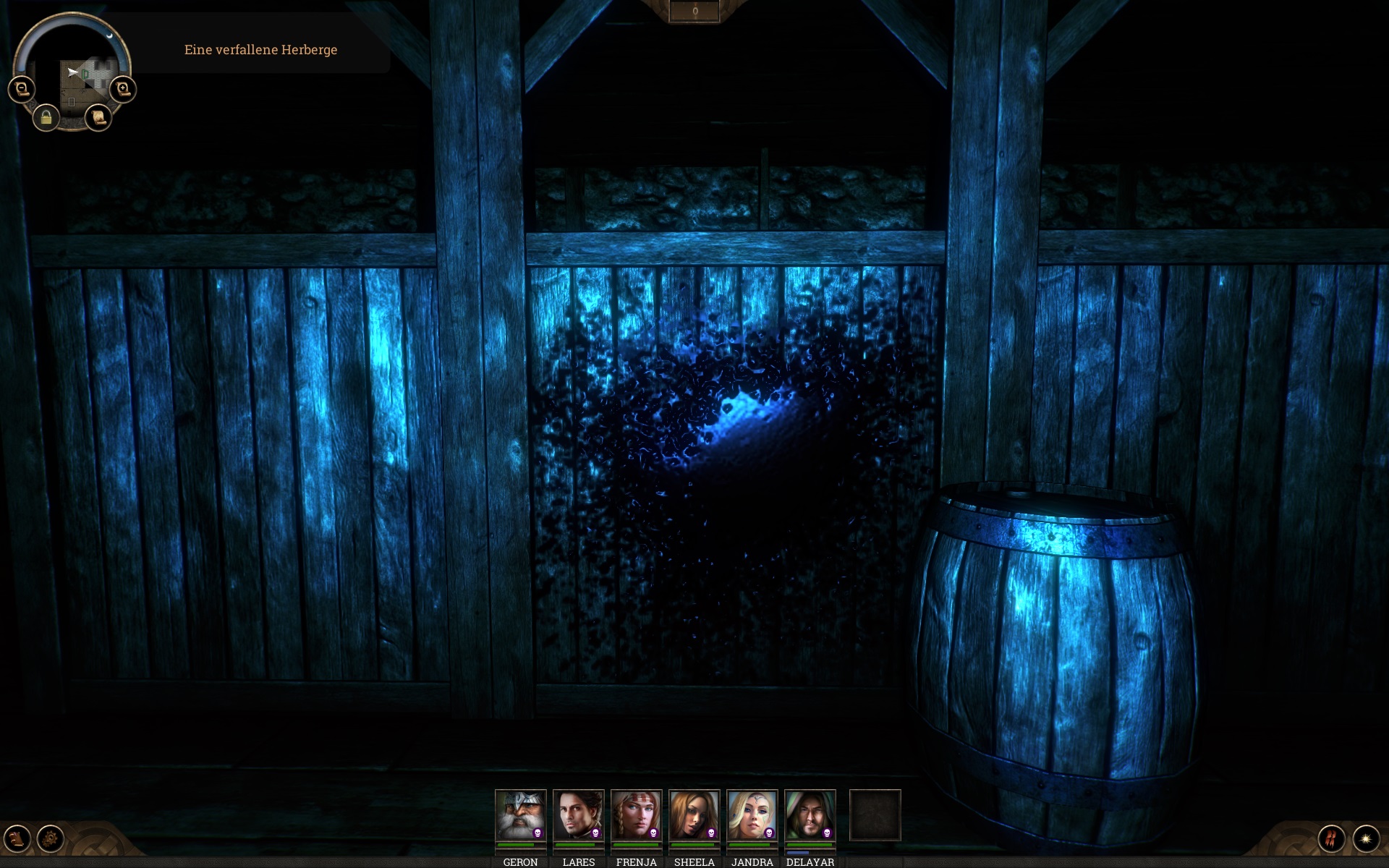The height and width of the screenshot is (868, 1389).
Task: Click the coin pouch counter at top center
Action: coord(696,10)
